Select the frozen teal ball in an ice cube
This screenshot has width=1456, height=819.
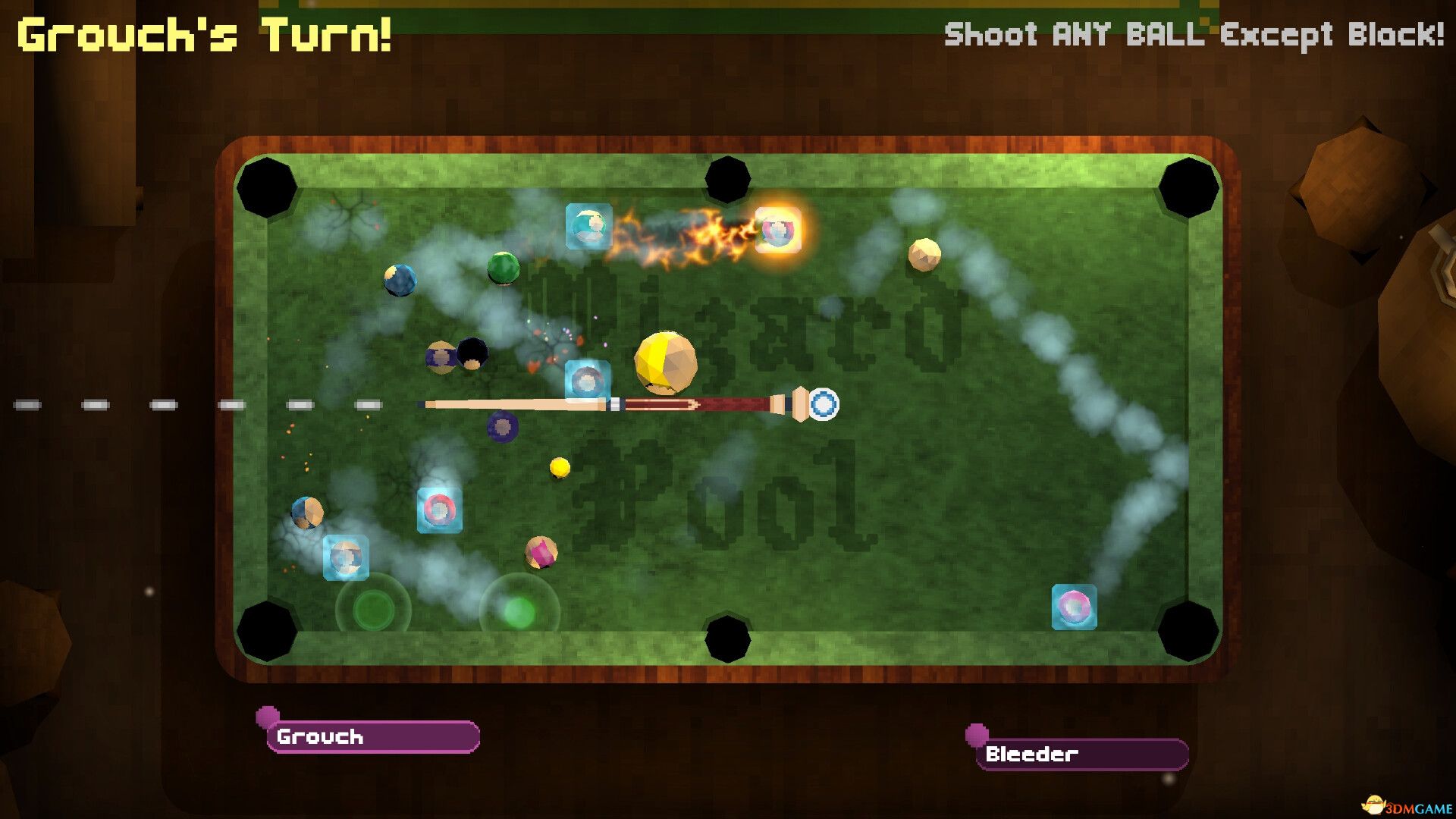(588, 224)
